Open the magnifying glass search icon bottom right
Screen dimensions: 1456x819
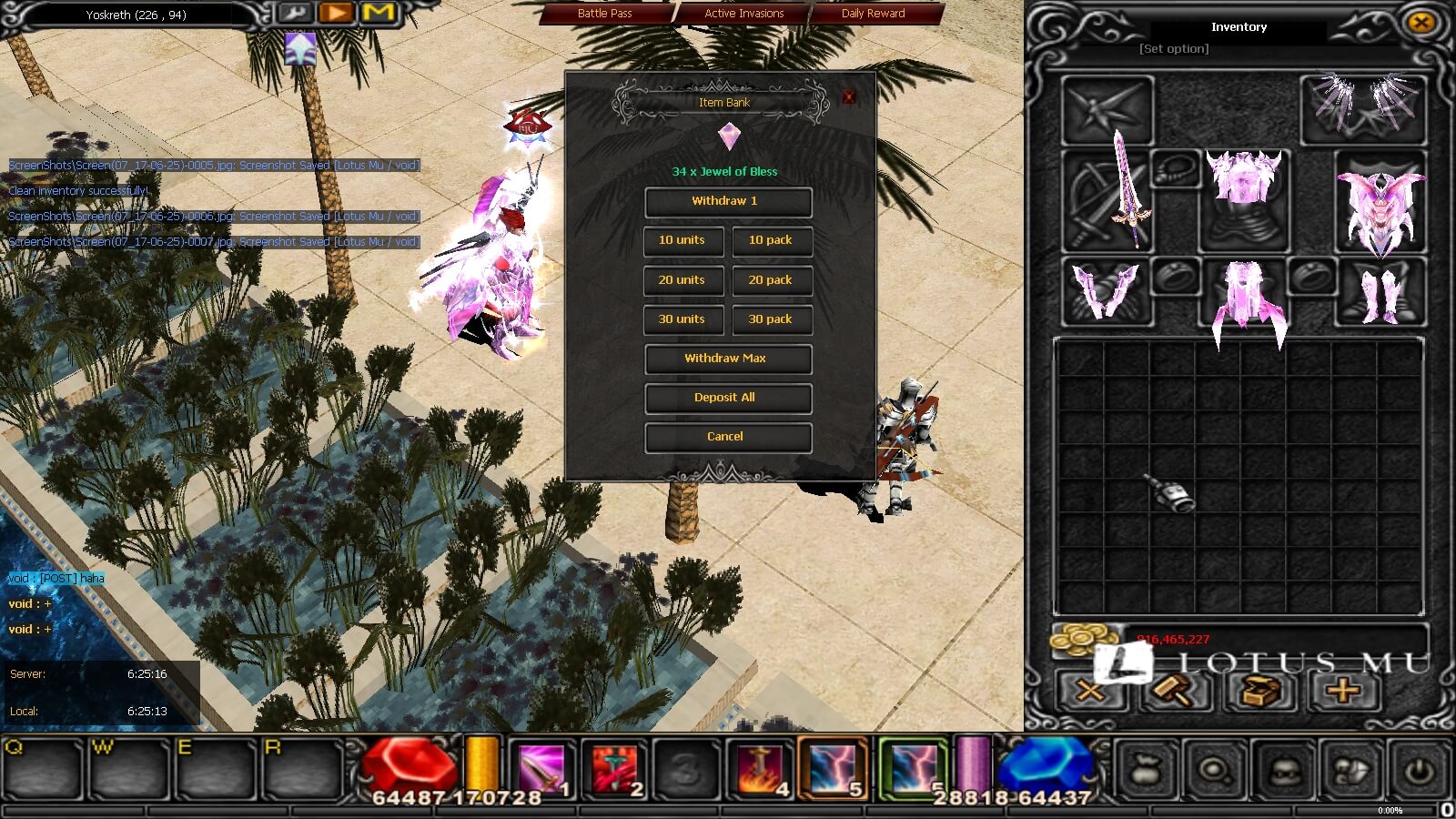(x=1213, y=773)
